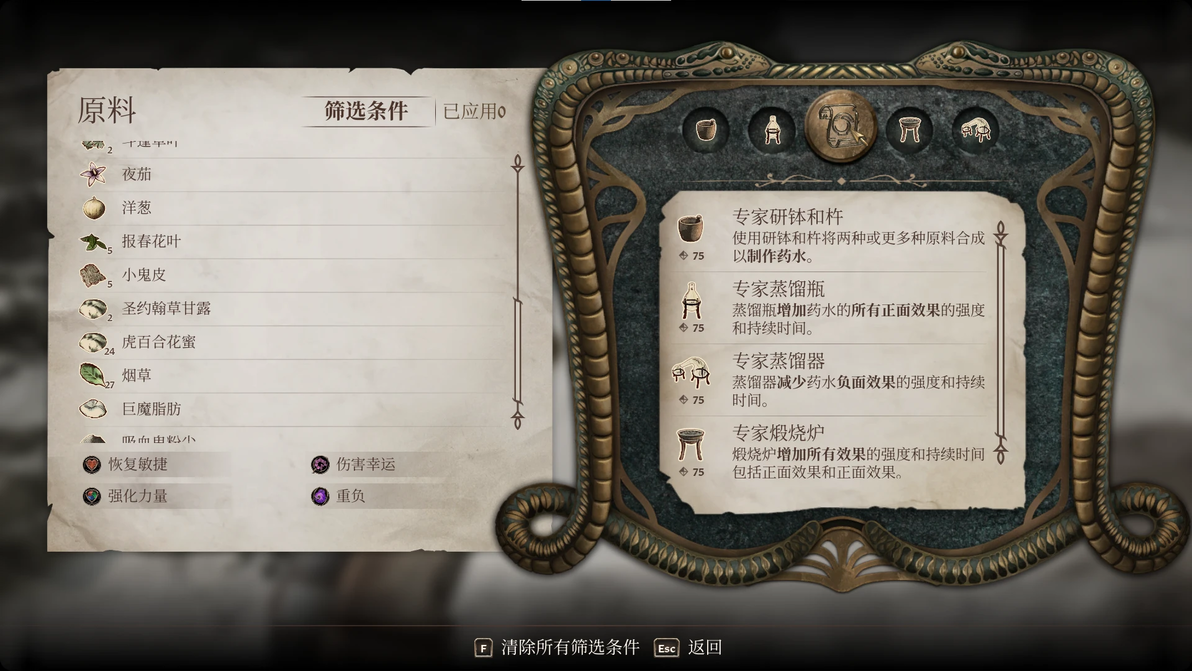Pick the 重负 effect entry
The image size is (1192, 671).
click(x=350, y=495)
